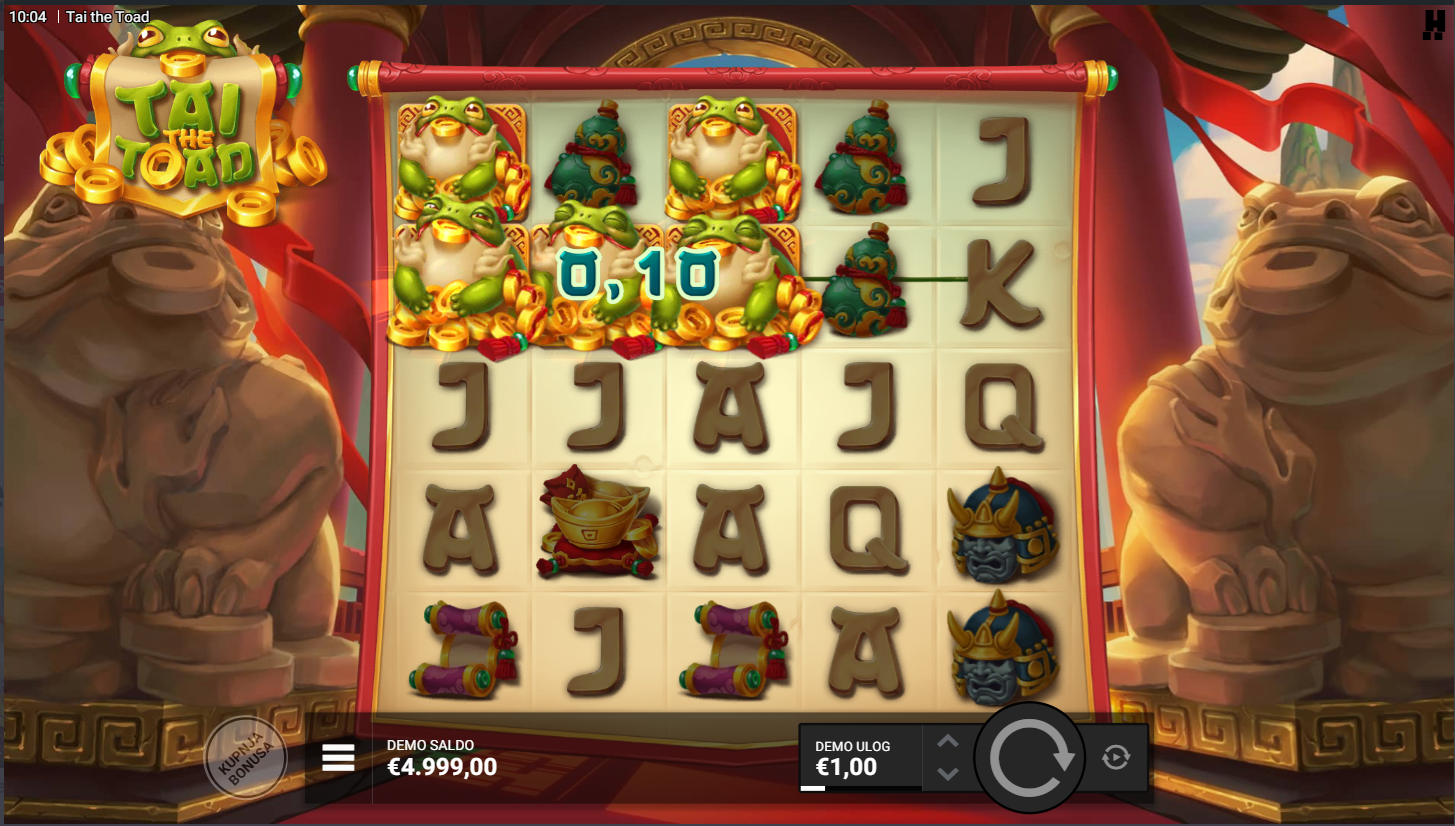Screen dimensions: 1455x826
Task: Increase the bet with the up arrow
Action: pyautogui.click(x=948, y=741)
